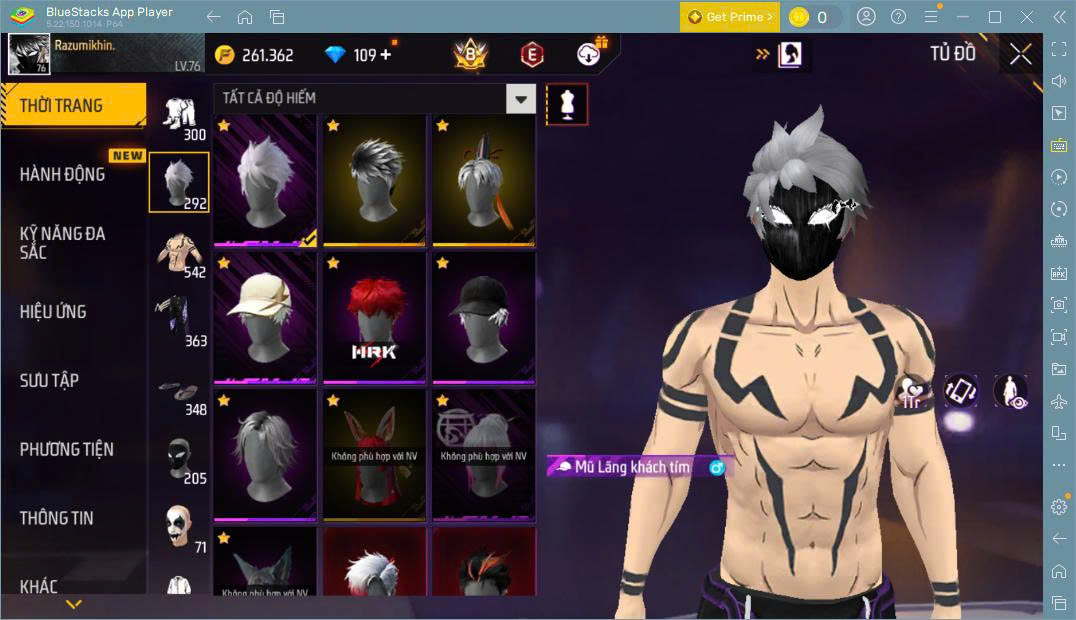
Task: Click the mannequin preview icon
Action: click(567, 104)
